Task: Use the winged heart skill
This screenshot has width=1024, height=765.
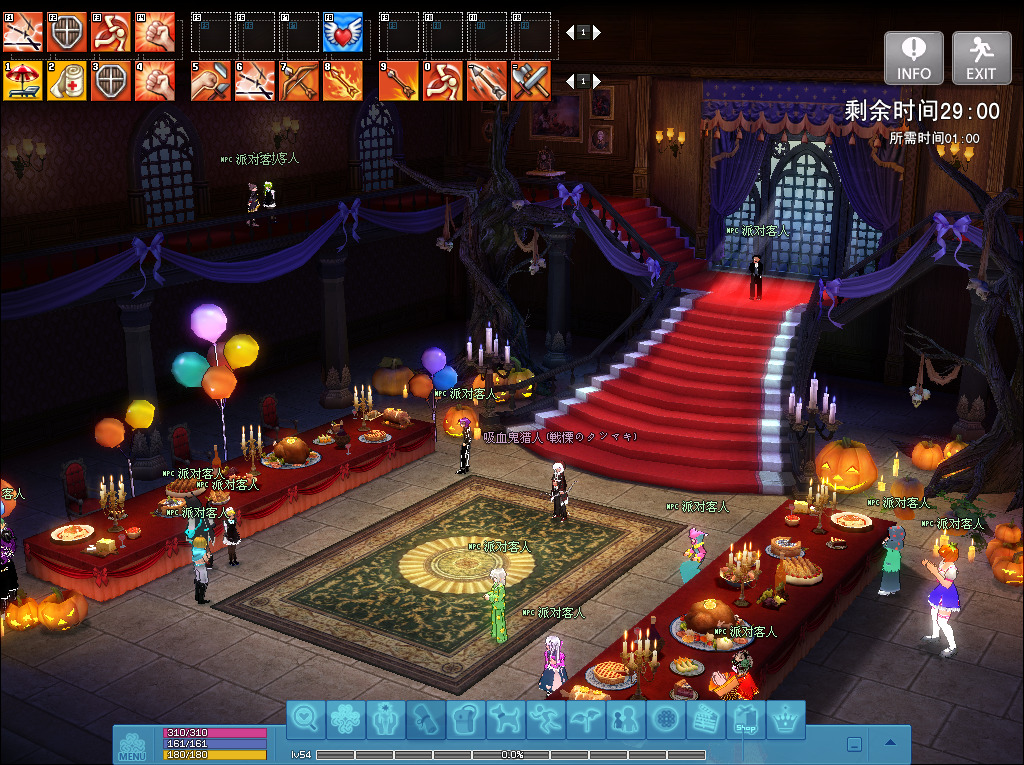Action: coord(342,32)
